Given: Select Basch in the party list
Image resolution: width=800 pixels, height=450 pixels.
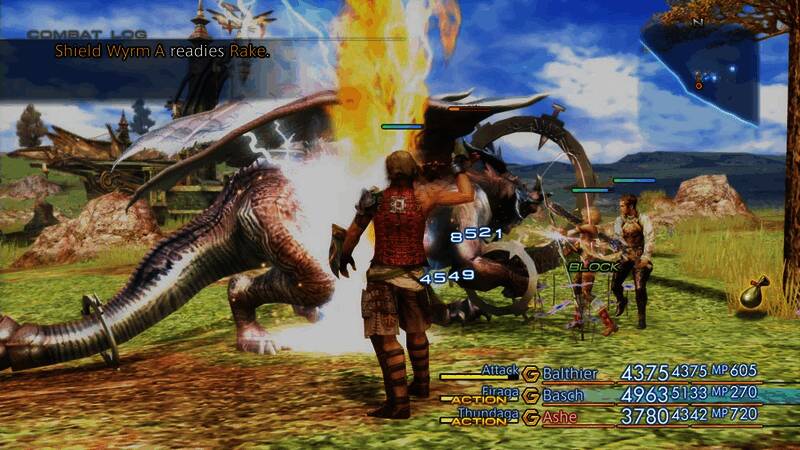Looking at the screenshot, I should (563, 395).
